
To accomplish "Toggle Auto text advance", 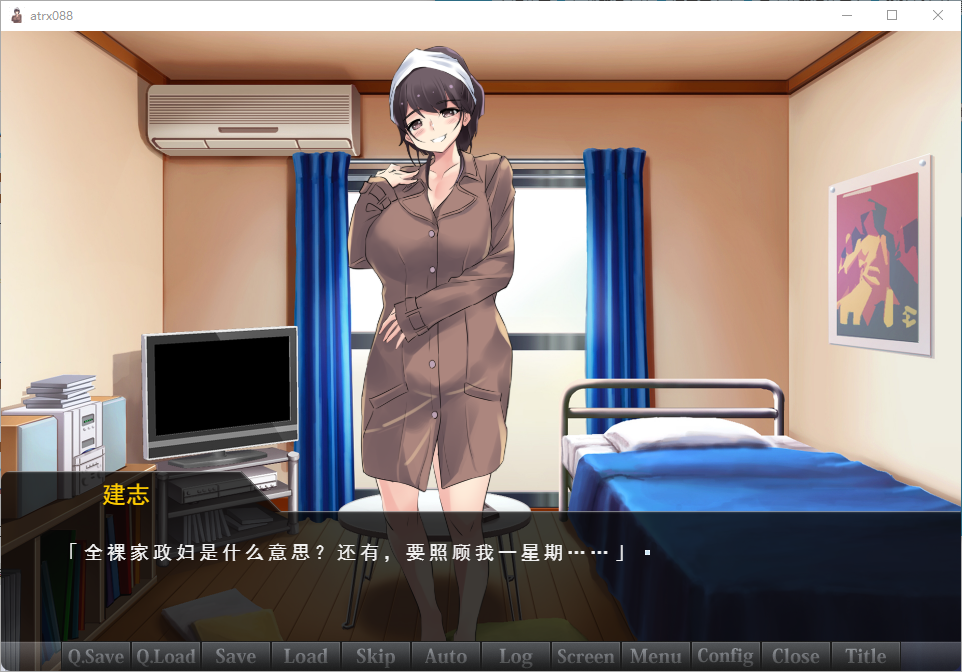I will [446, 657].
